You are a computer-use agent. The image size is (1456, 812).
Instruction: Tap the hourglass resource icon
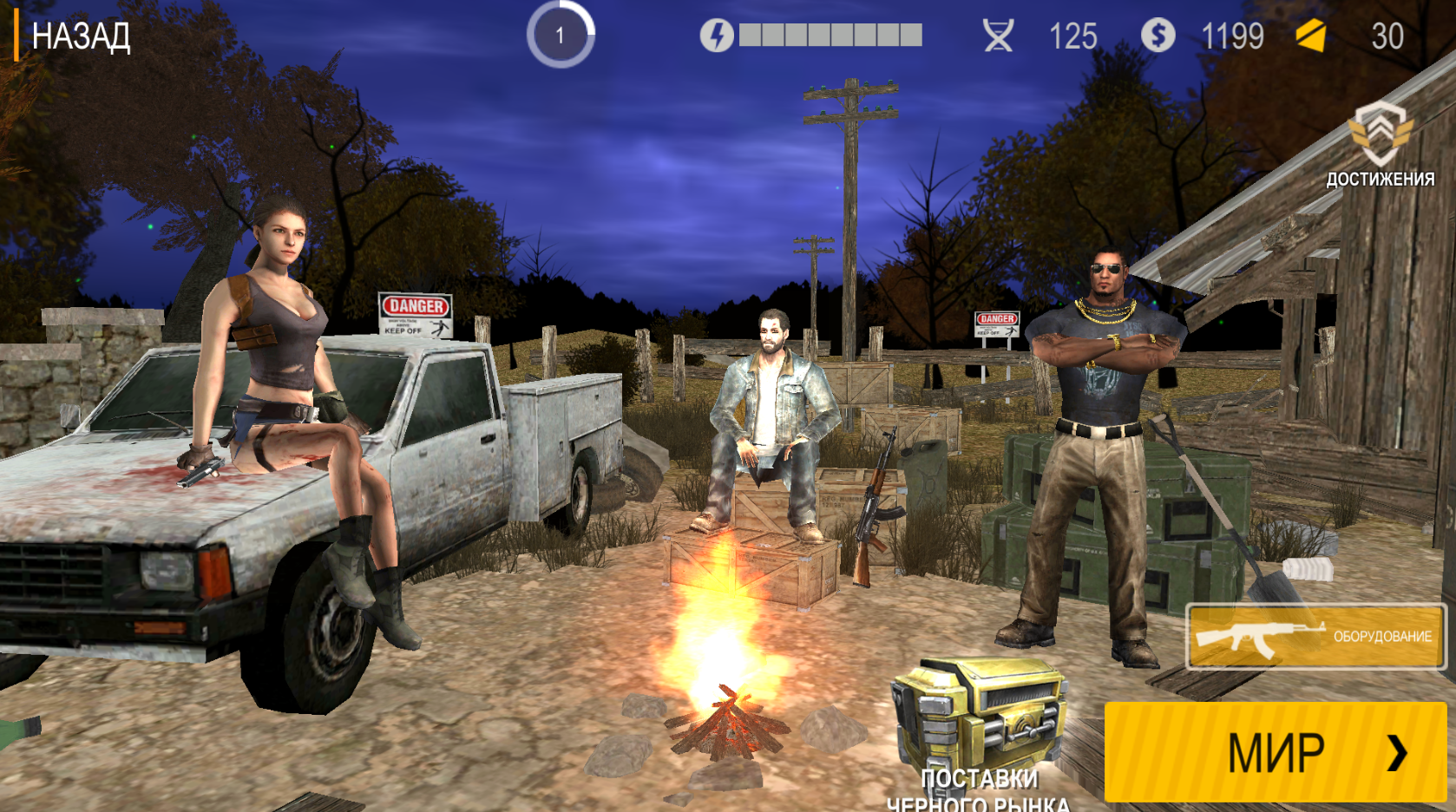1000,36
